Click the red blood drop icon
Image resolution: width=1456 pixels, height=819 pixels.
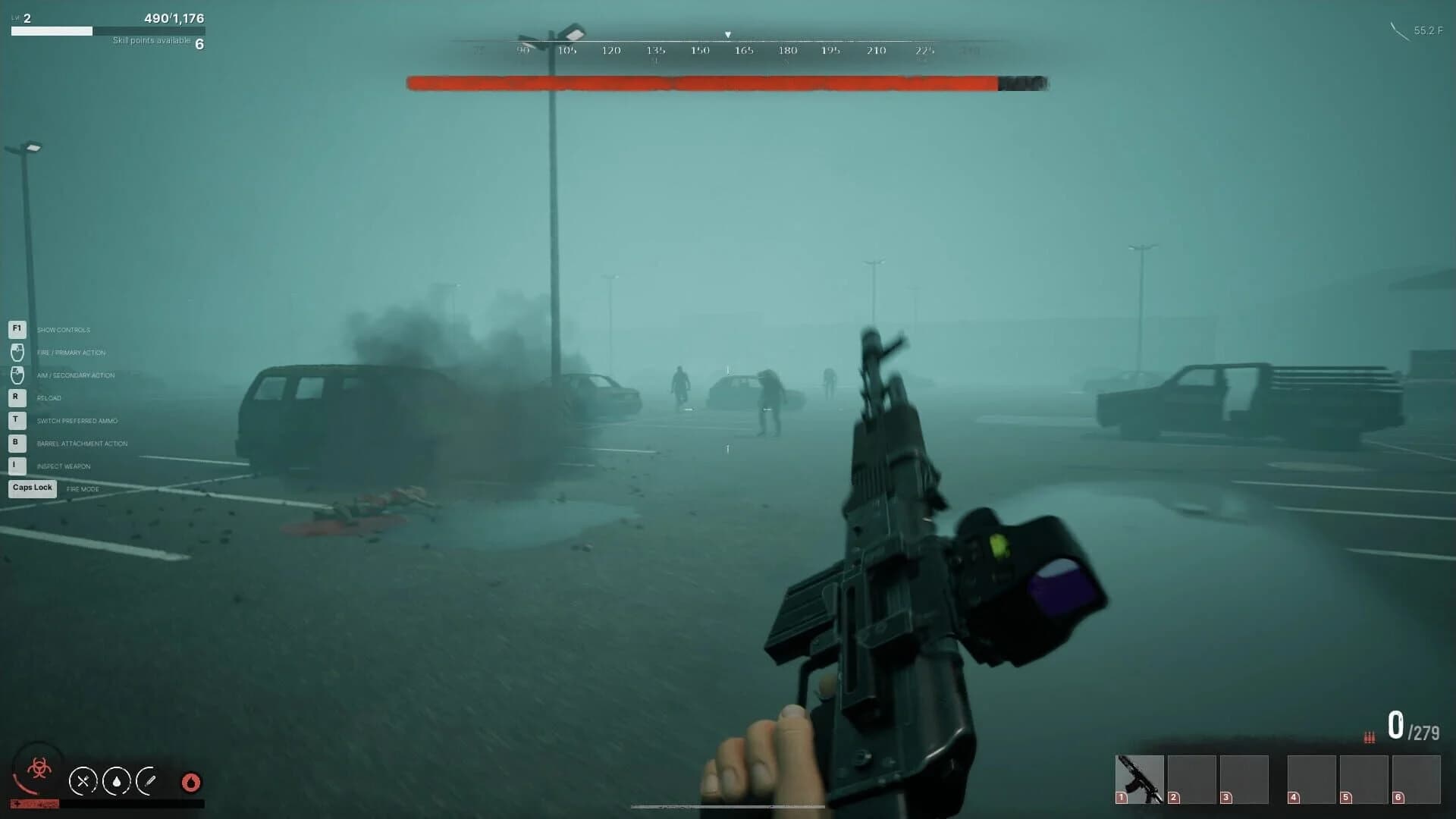click(190, 783)
